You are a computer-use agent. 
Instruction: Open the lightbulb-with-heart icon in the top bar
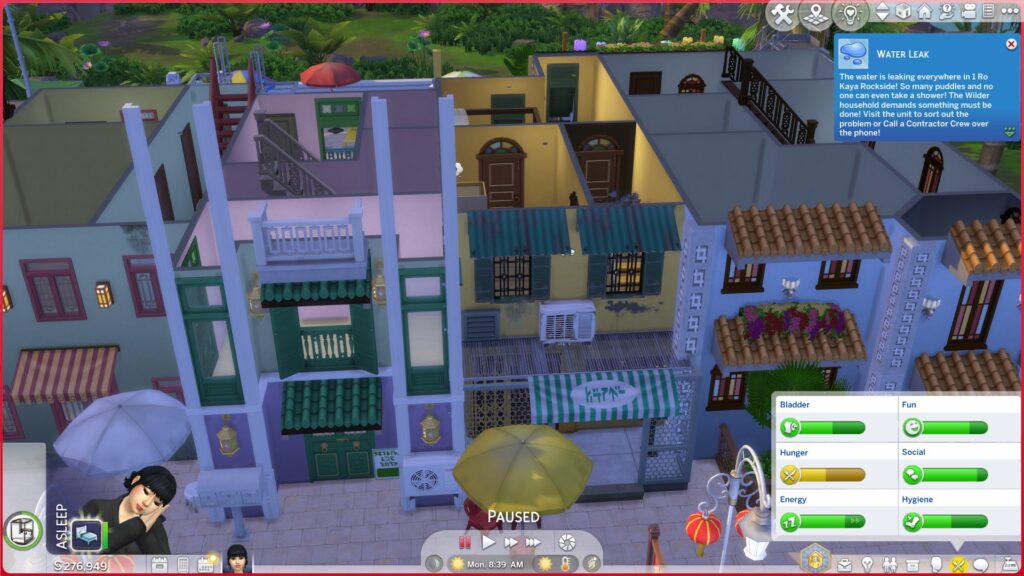851,14
